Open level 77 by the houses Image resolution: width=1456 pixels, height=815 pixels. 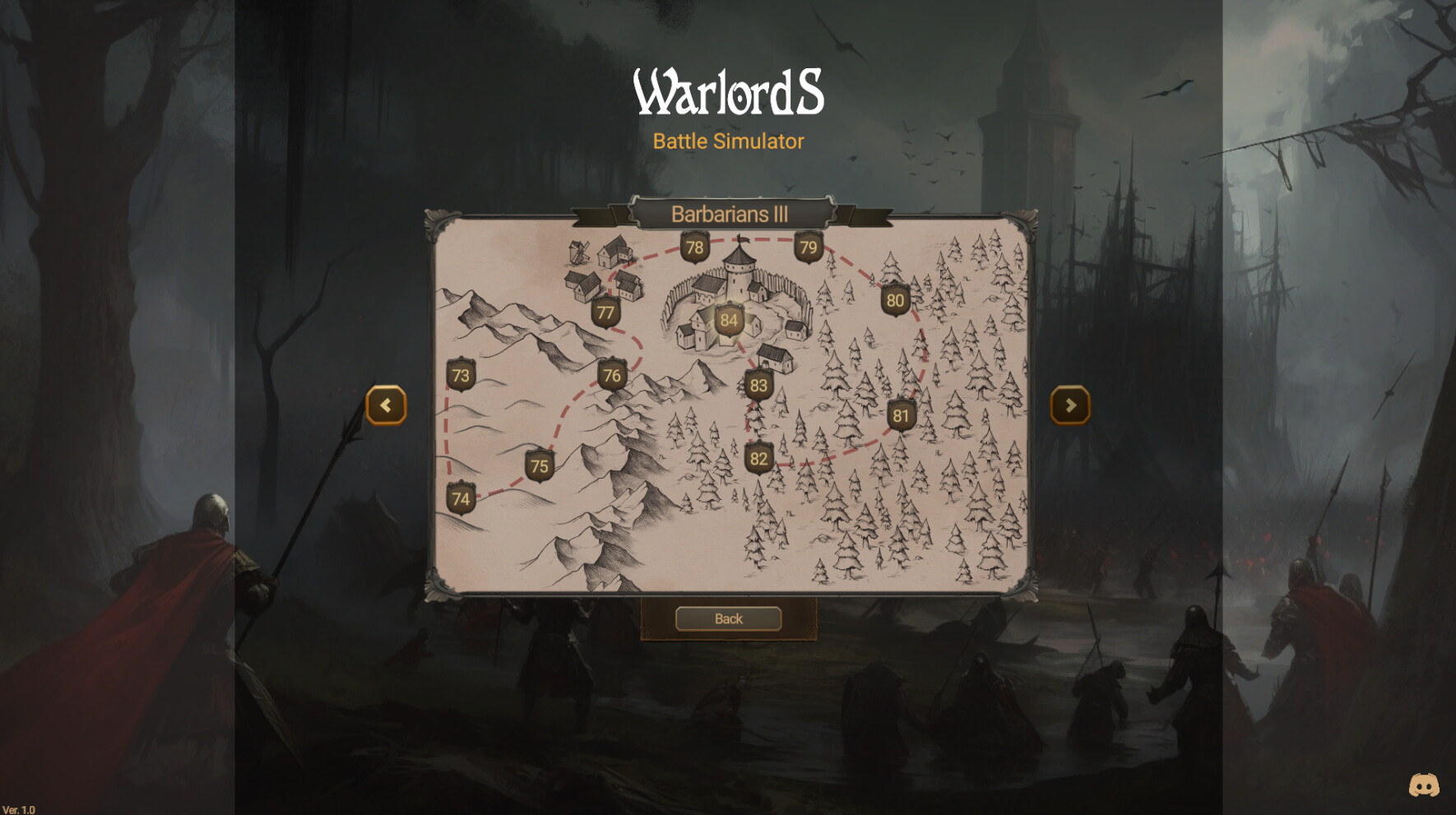(605, 312)
